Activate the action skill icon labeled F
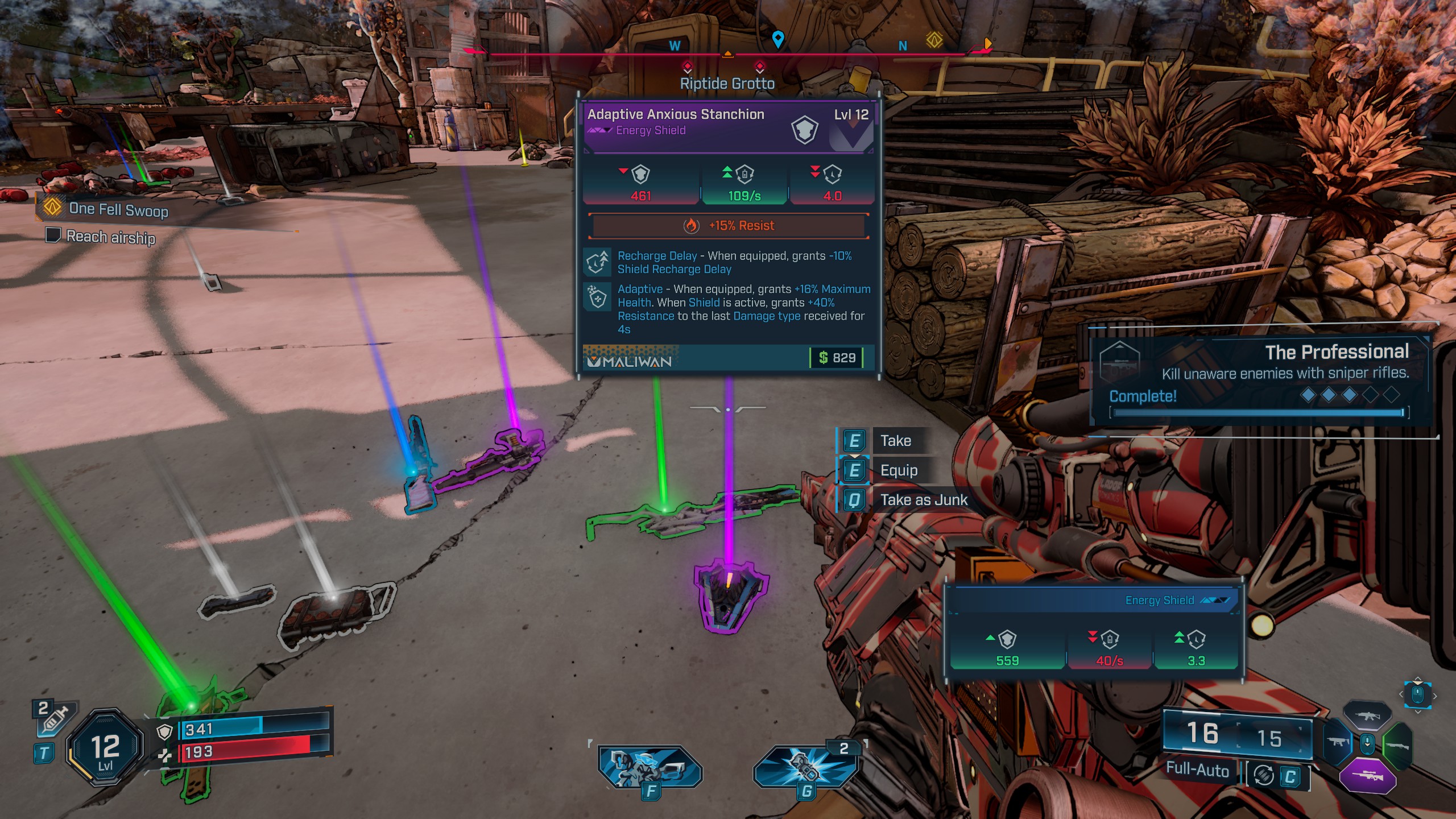This screenshot has width=1456, height=819. click(x=650, y=768)
